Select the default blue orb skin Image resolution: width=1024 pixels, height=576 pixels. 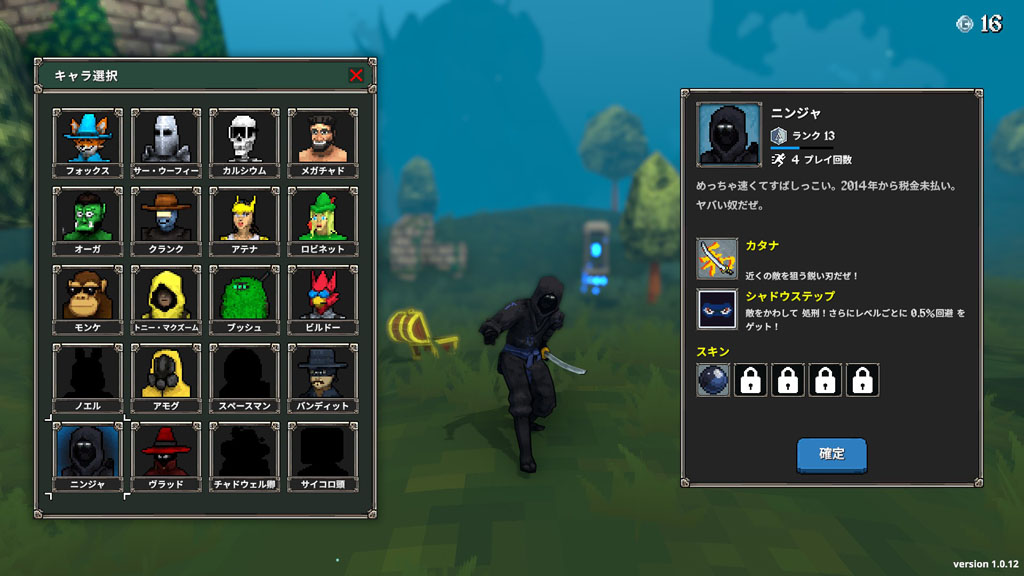[713, 380]
